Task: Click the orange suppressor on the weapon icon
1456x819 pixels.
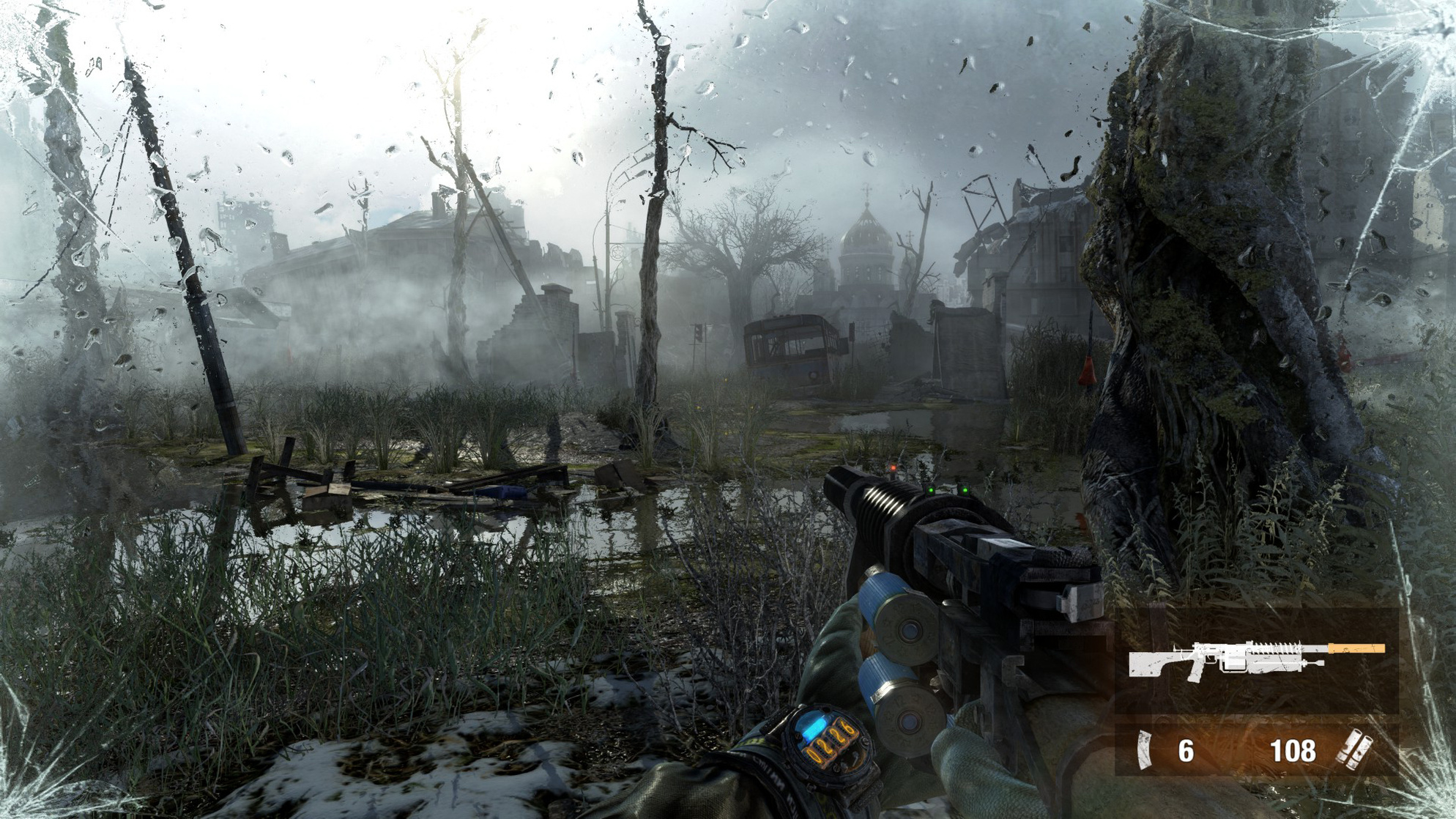Action: pos(1356,649)
